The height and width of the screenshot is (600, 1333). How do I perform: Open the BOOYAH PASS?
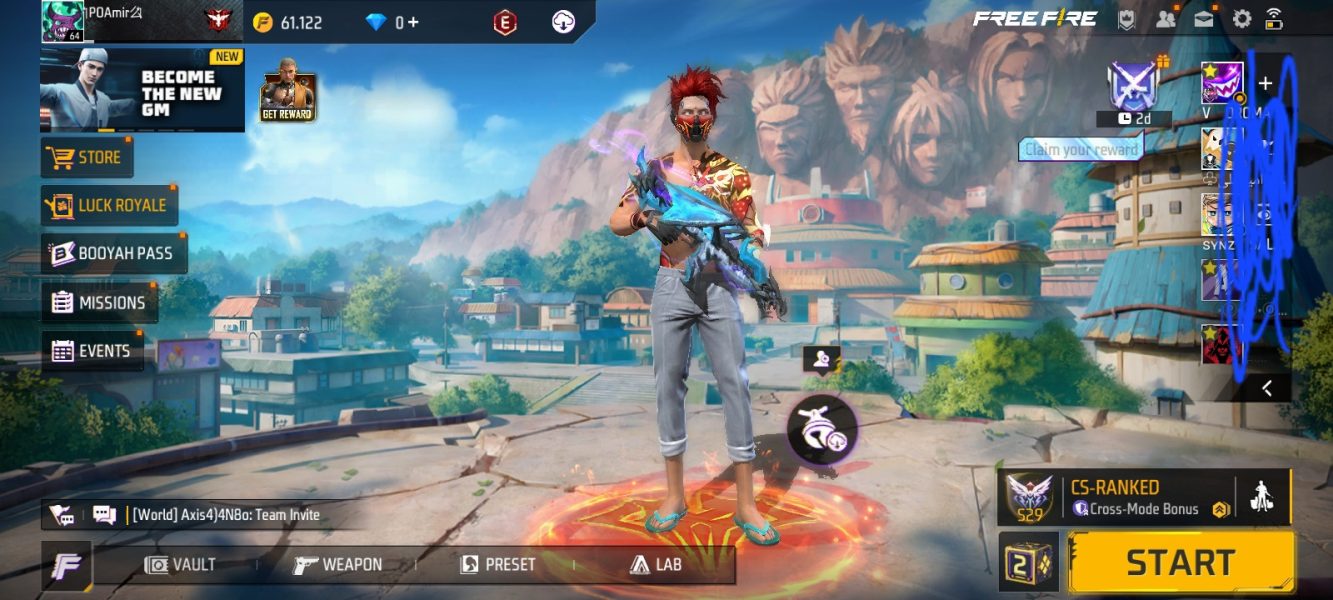coord(114,254)
